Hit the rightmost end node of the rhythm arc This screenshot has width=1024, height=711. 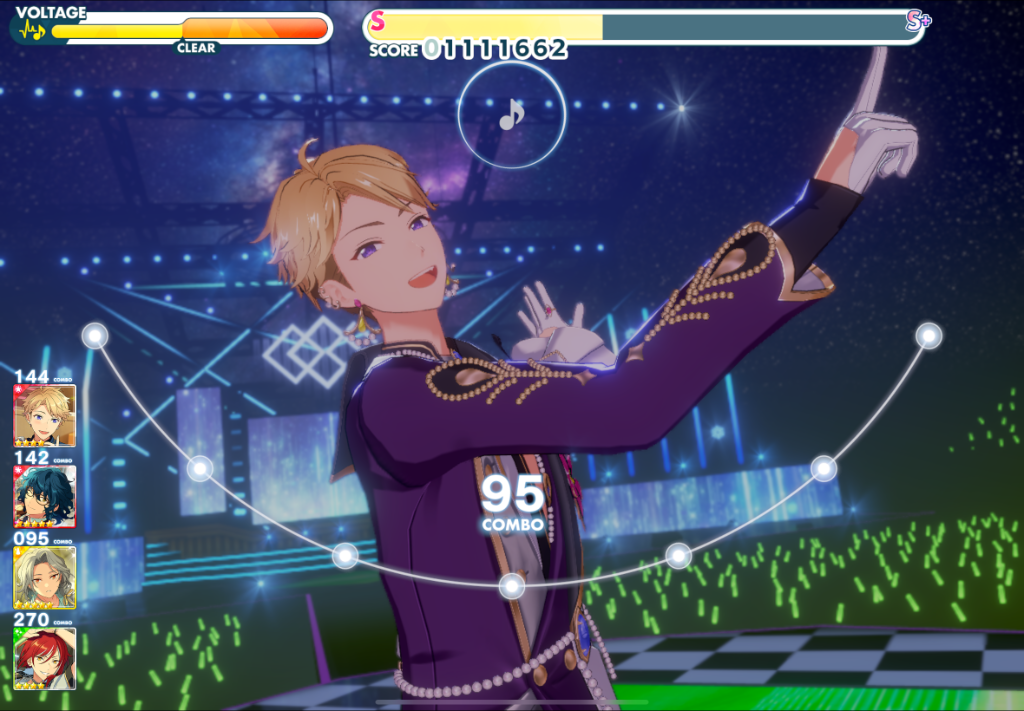pyautogui.click(x=929, y=336)
